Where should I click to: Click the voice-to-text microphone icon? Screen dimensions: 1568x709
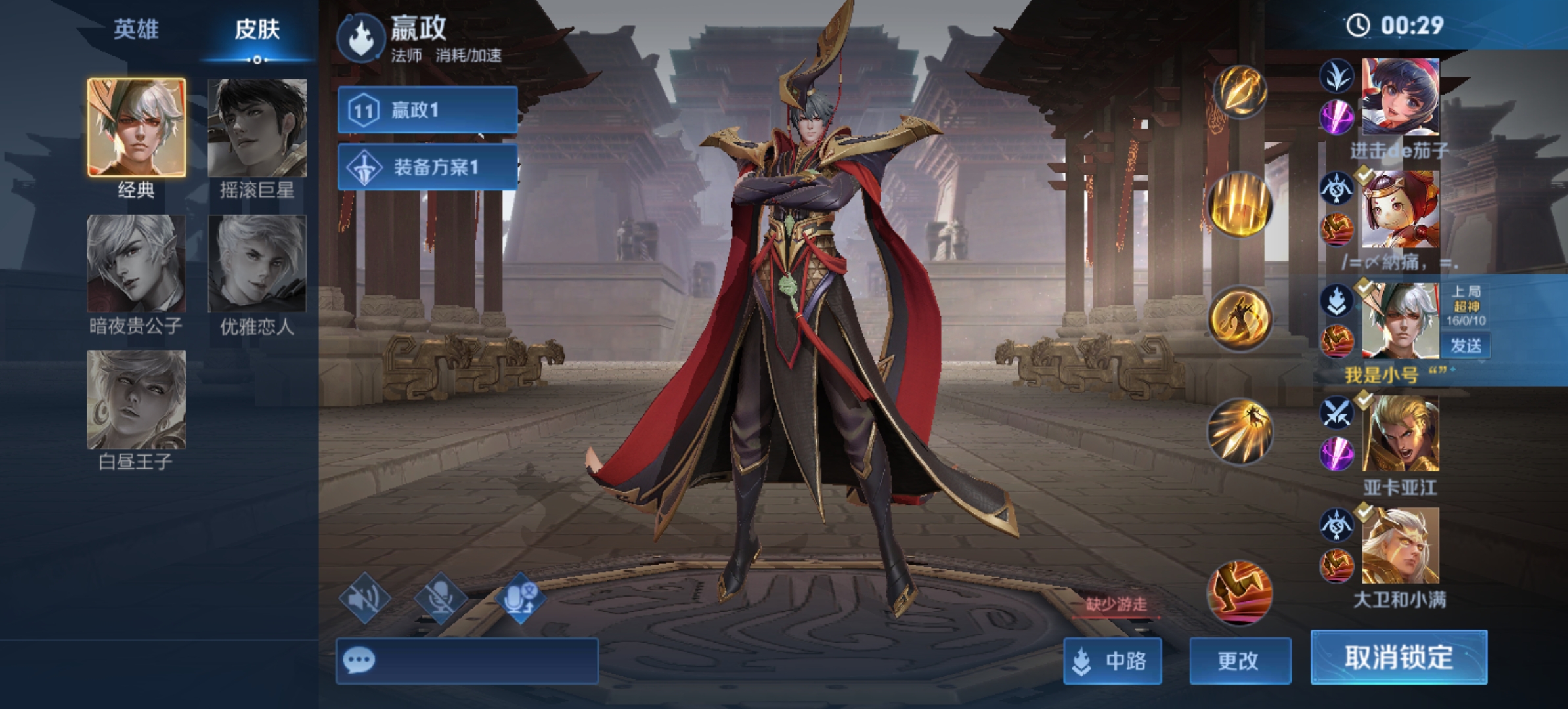[x=519, y=598]
